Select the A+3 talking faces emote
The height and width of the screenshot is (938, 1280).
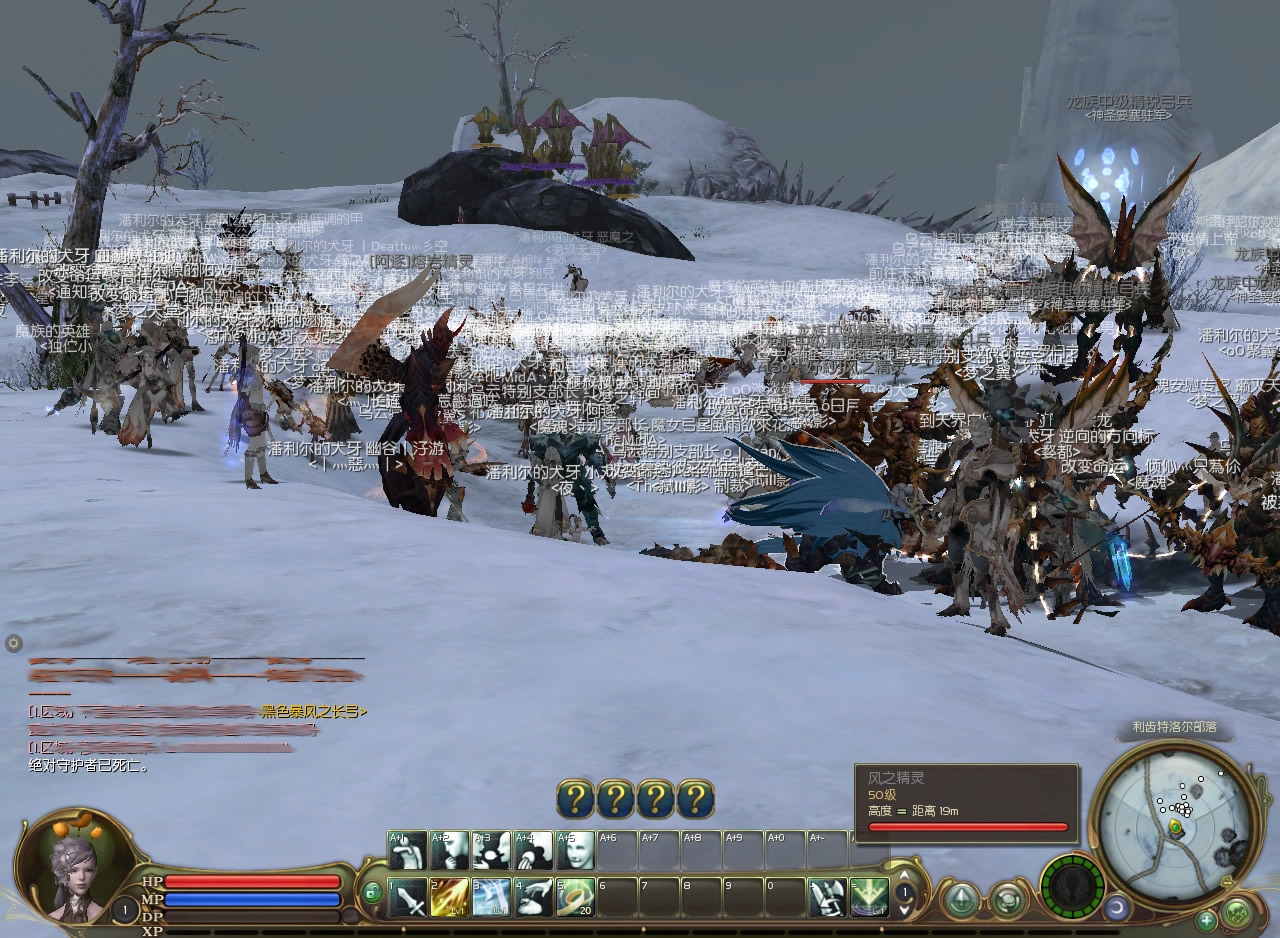point(491,851)
